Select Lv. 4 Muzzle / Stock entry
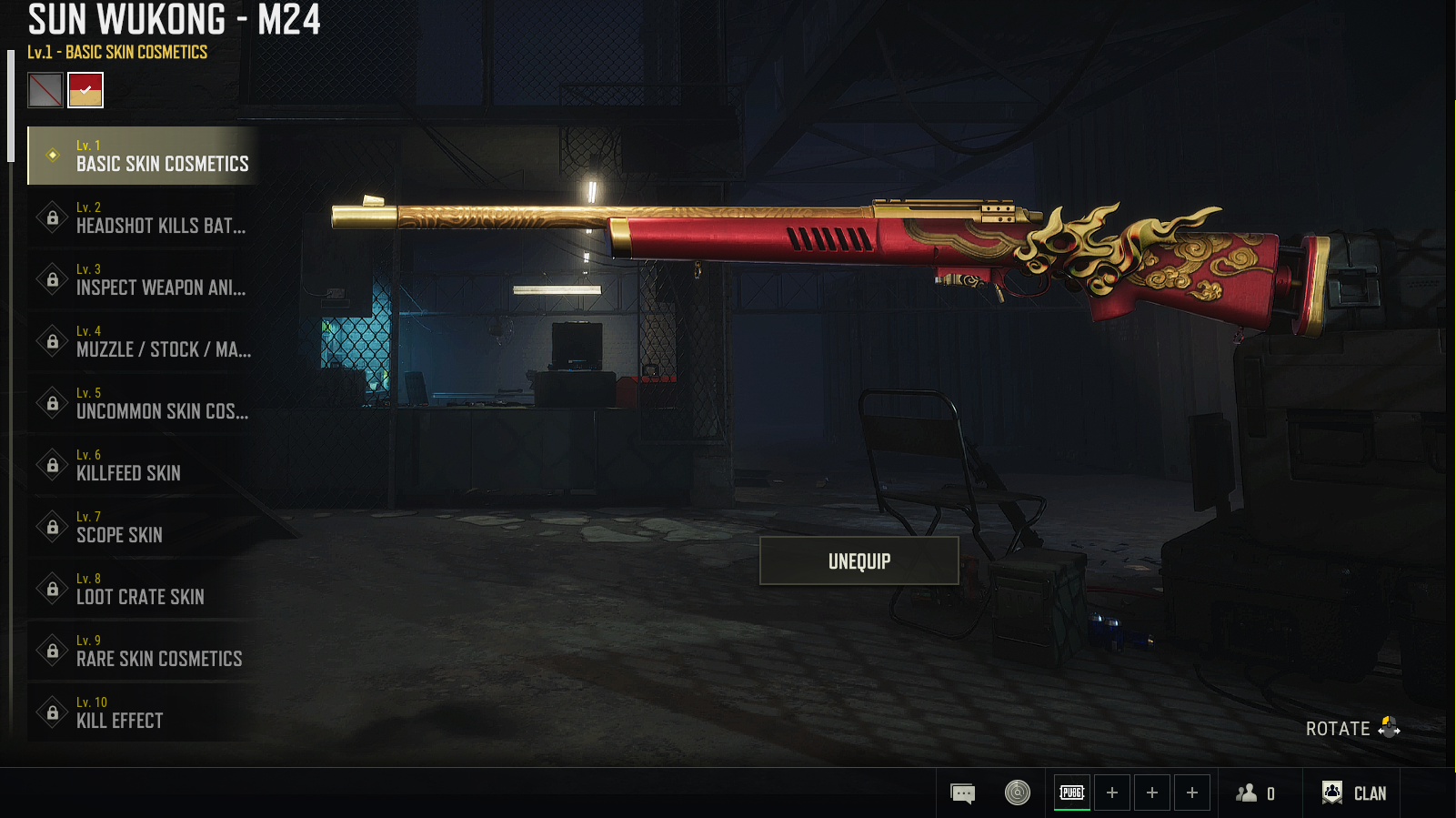The height and width of the screenshot is (818, 1456). 144,341
